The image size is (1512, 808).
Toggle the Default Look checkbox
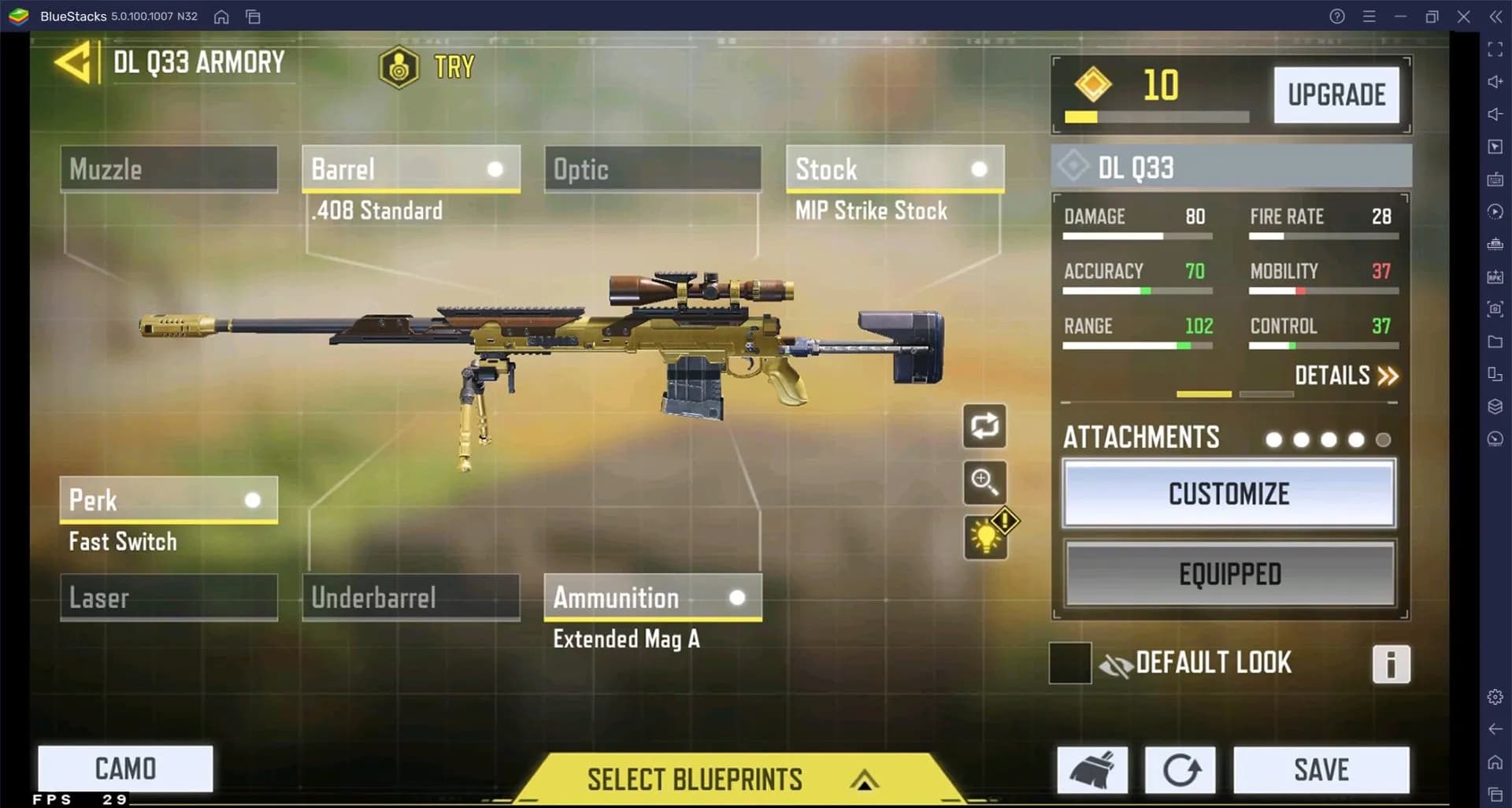click(x=1069, y=663)
